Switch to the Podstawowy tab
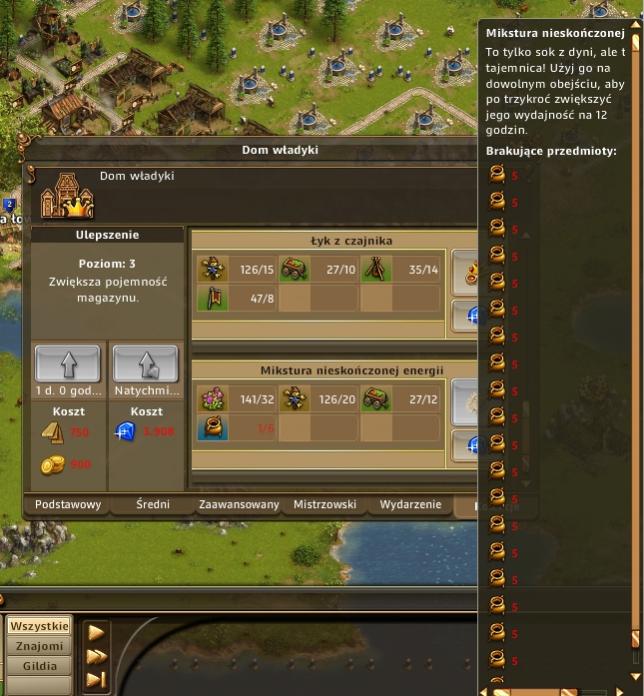The width and height of the screenshot is (644, 696). 68,505
